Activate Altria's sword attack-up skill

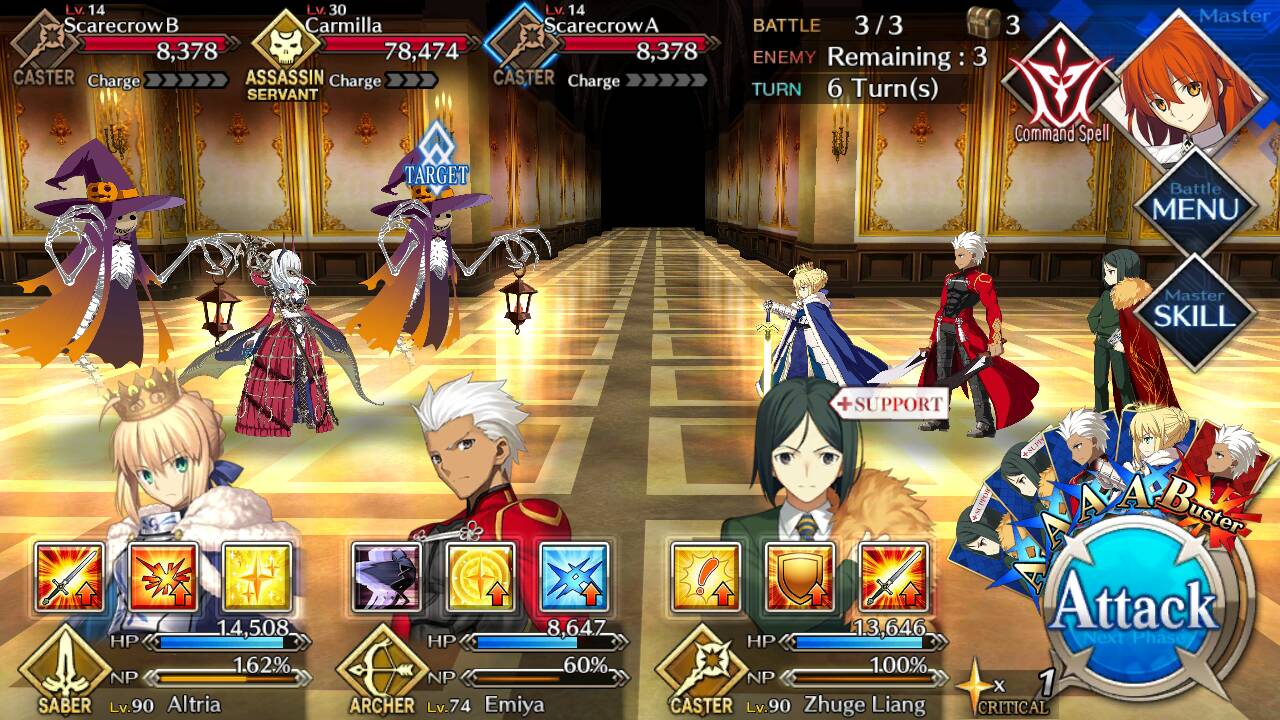pyautogui.click(x=69, y=577)
